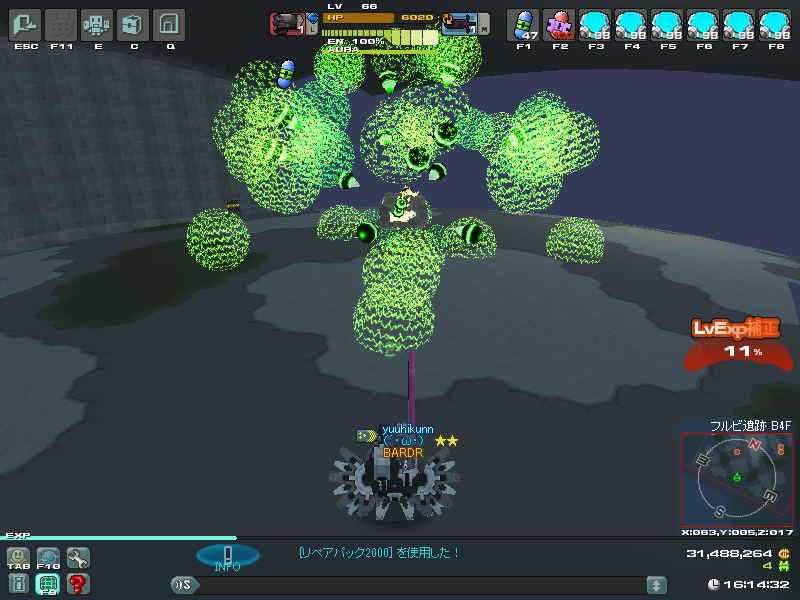Use the cyan repair item in F8
The image size is (800, 600).
(775, 24)
